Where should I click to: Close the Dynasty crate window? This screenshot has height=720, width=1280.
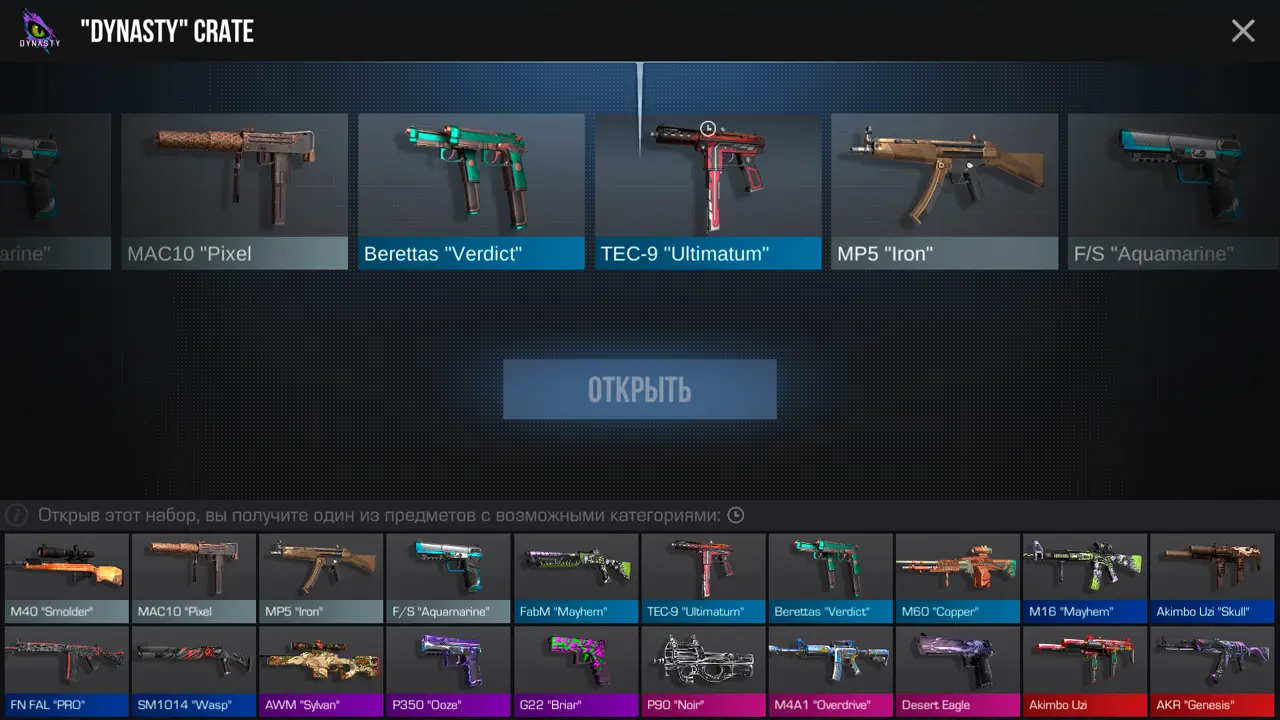click(x=1243, y=31)
